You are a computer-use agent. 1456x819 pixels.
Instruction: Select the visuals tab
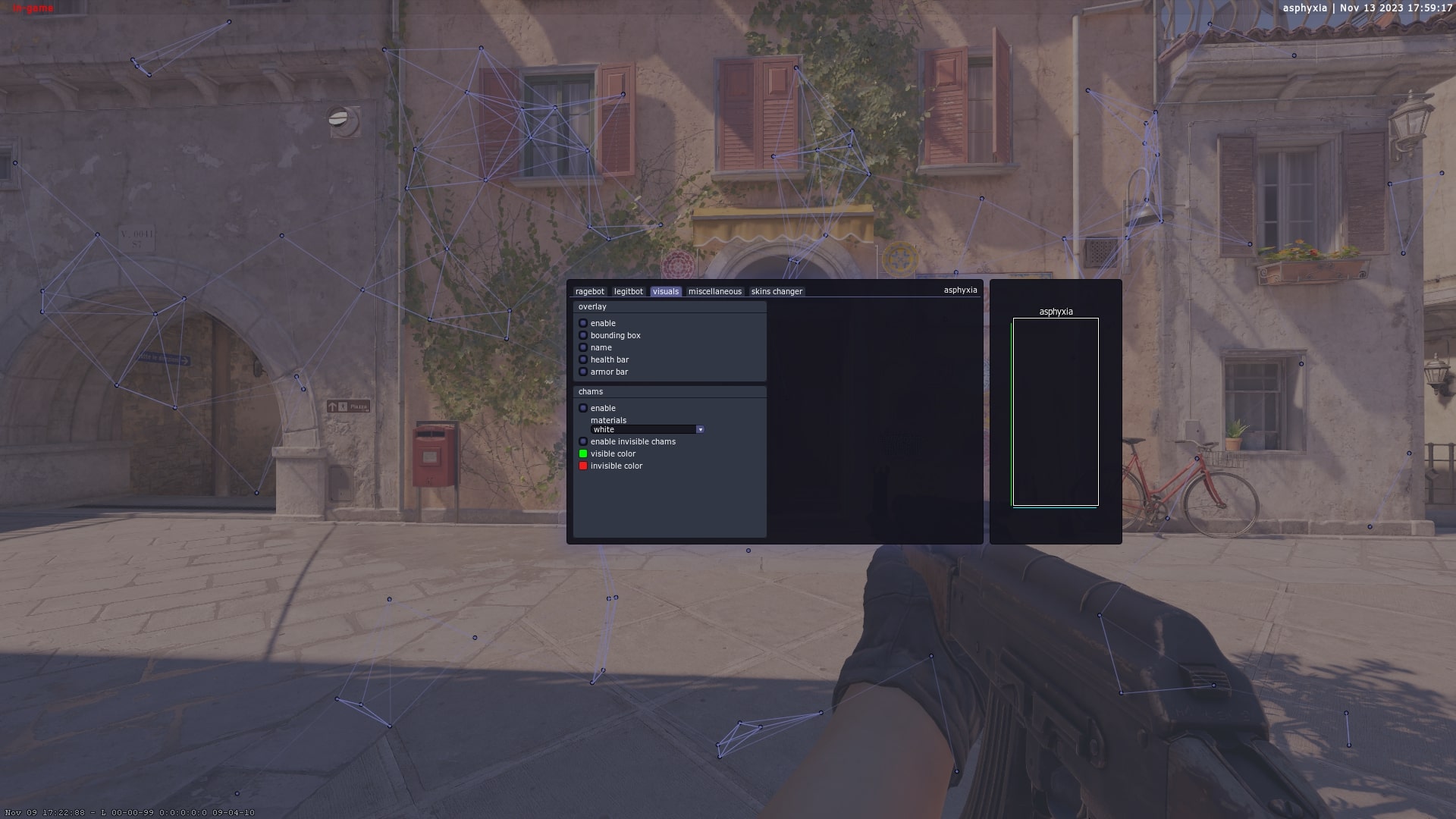[x=665, y=291]
